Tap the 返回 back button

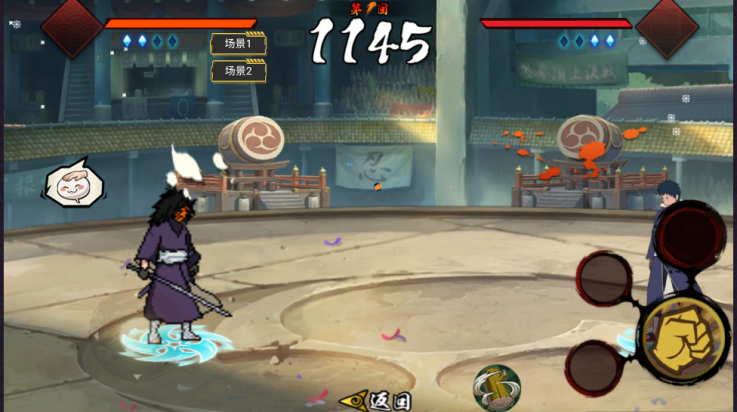pyautogui.click(x=378, y=400)
